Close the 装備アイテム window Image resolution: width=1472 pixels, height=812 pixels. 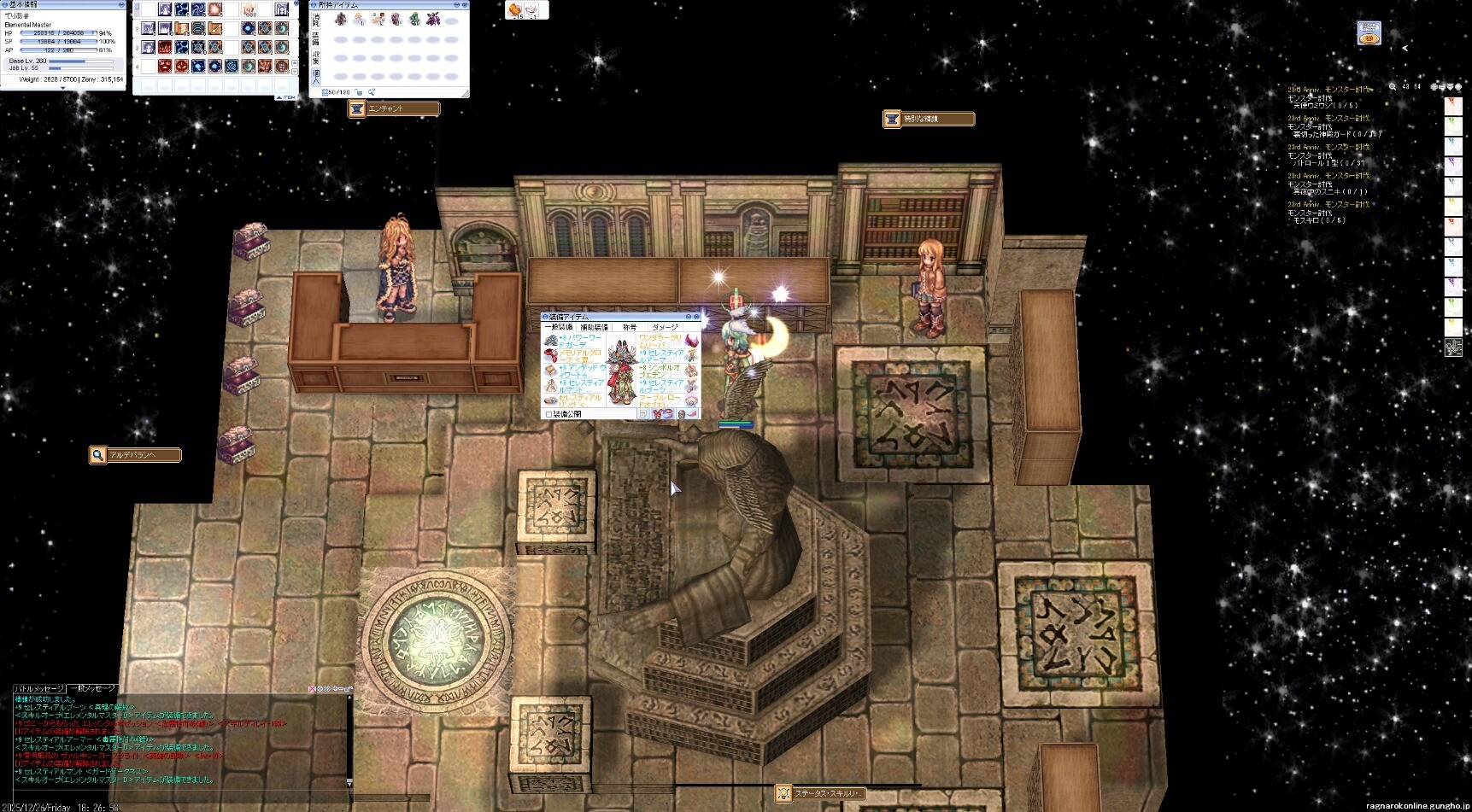click(x=696, y=317)
